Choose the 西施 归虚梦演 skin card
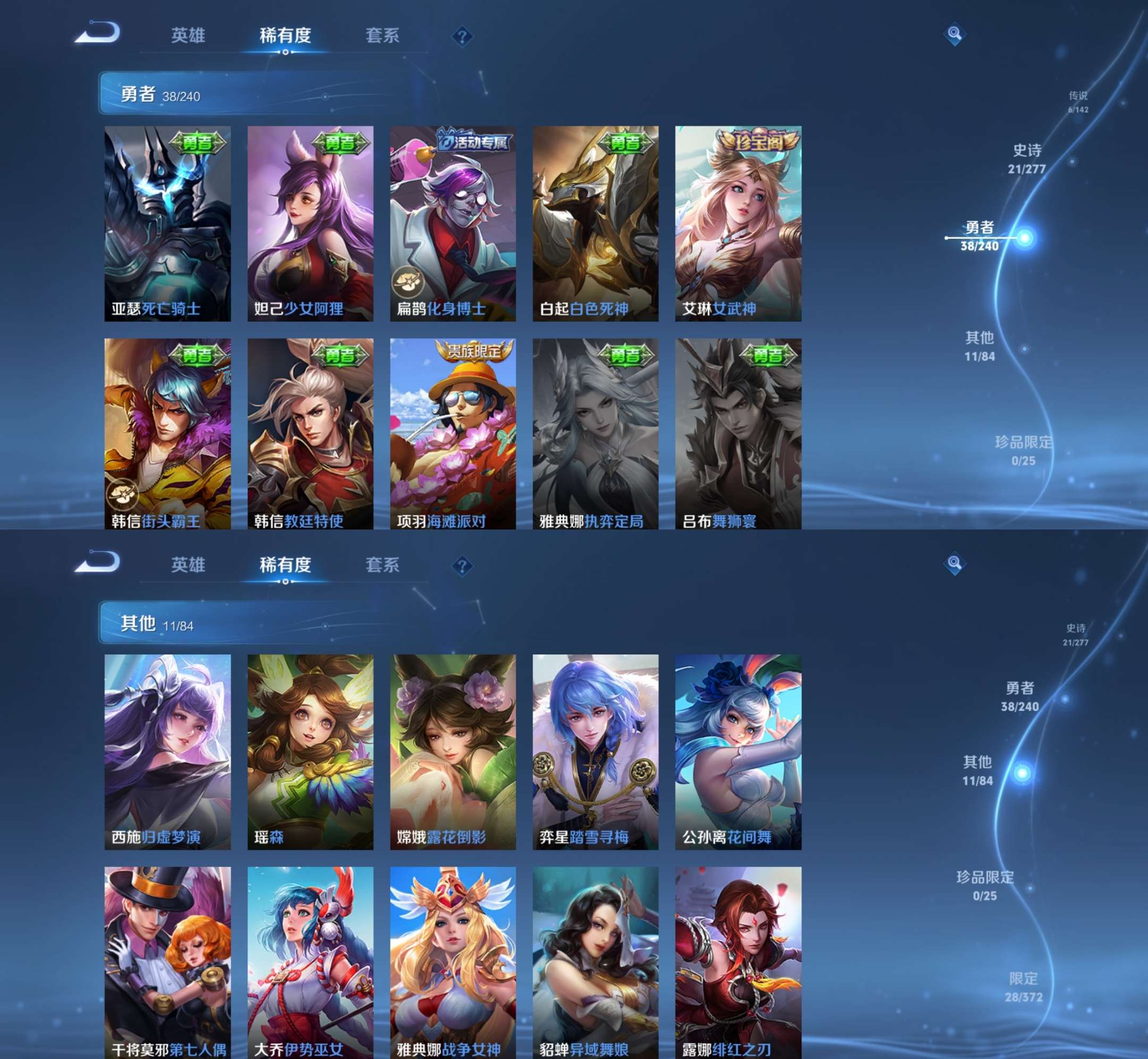Screen dimensions: 1148x1059 167,752
